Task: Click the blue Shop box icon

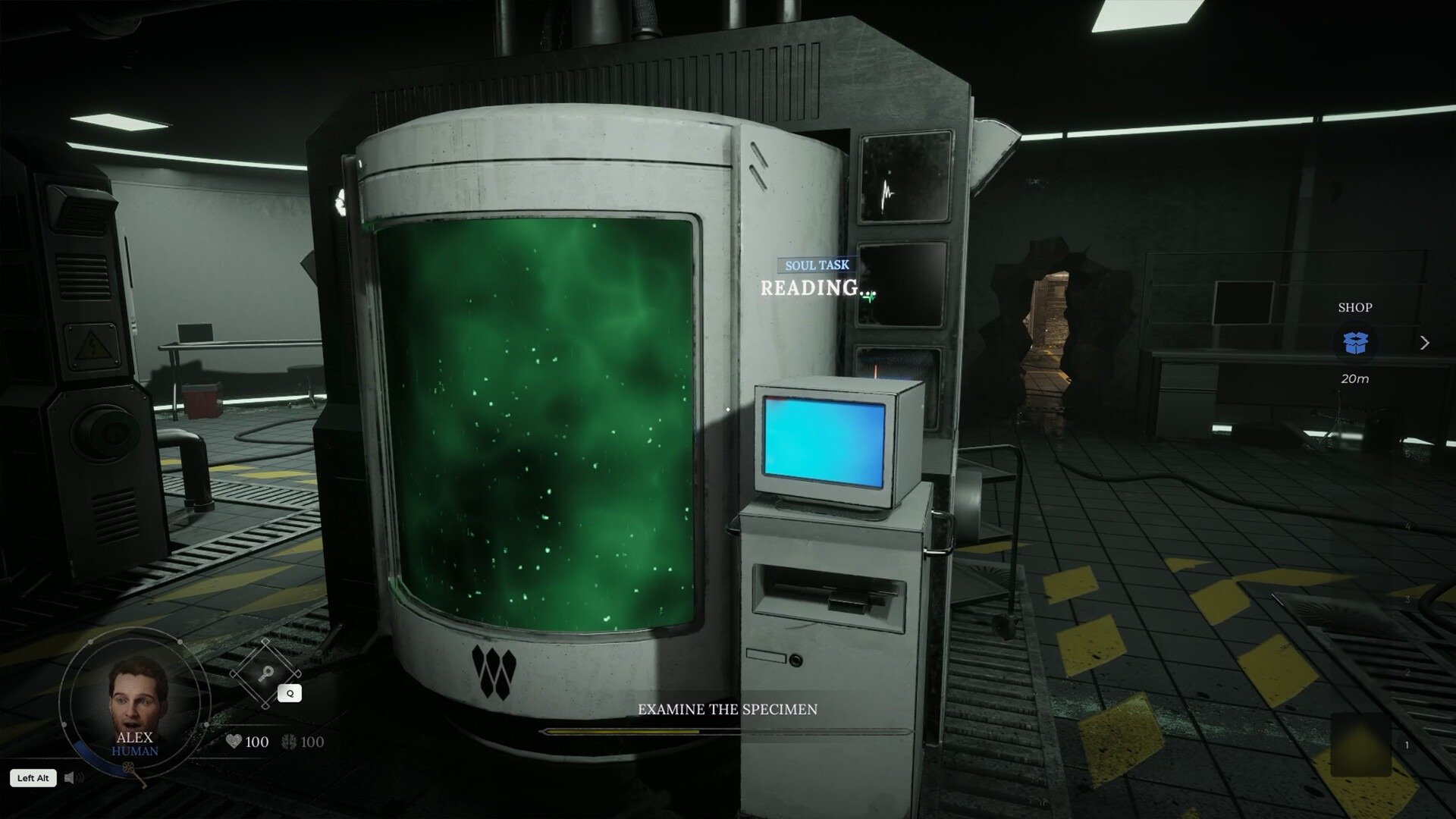Action: (1354, 343)
